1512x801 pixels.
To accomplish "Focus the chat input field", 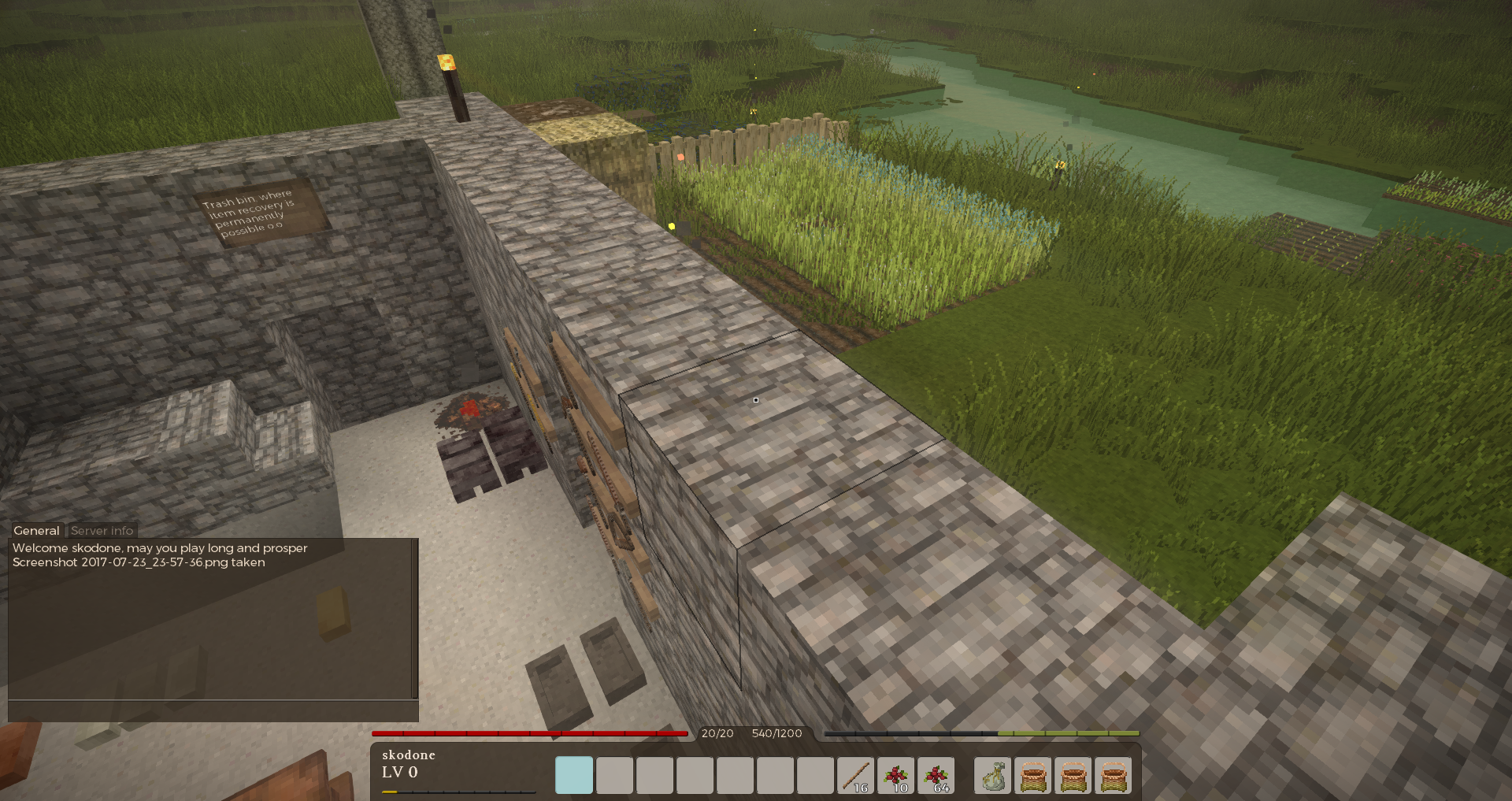I will pyautogui.click(x=213, y=711).
